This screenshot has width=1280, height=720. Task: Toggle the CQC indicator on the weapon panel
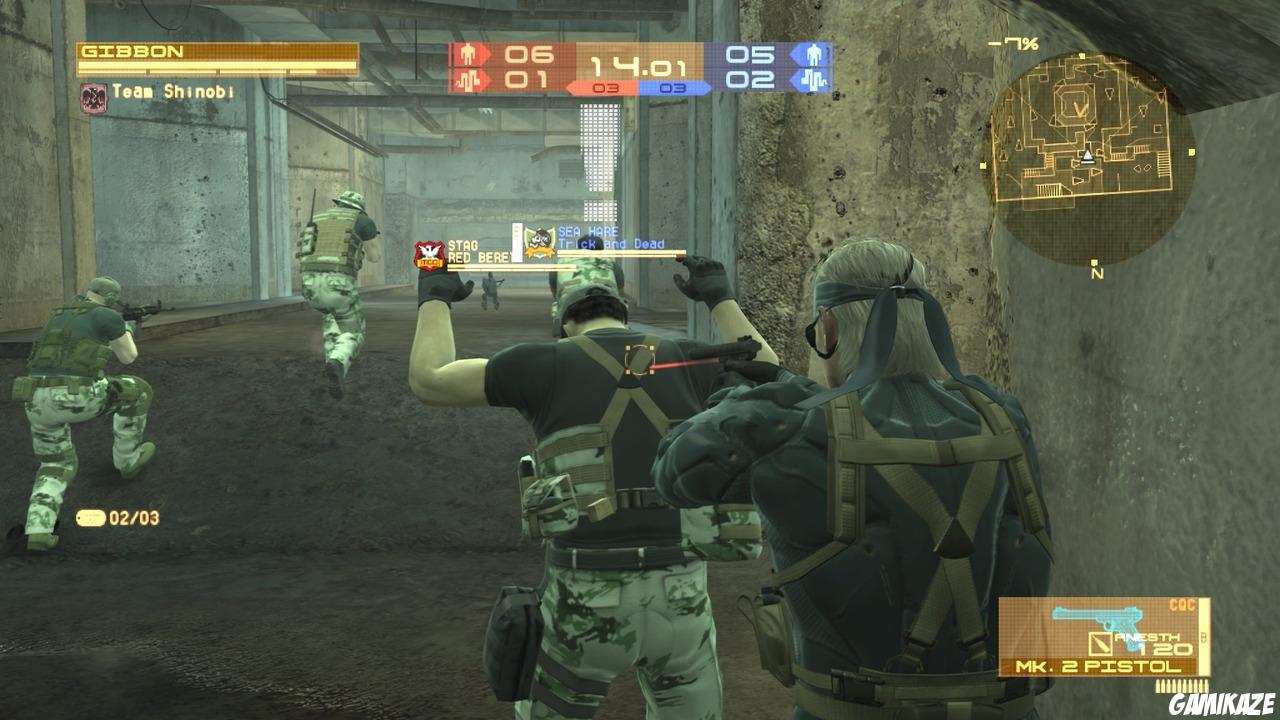click(x=1183, y=604)
